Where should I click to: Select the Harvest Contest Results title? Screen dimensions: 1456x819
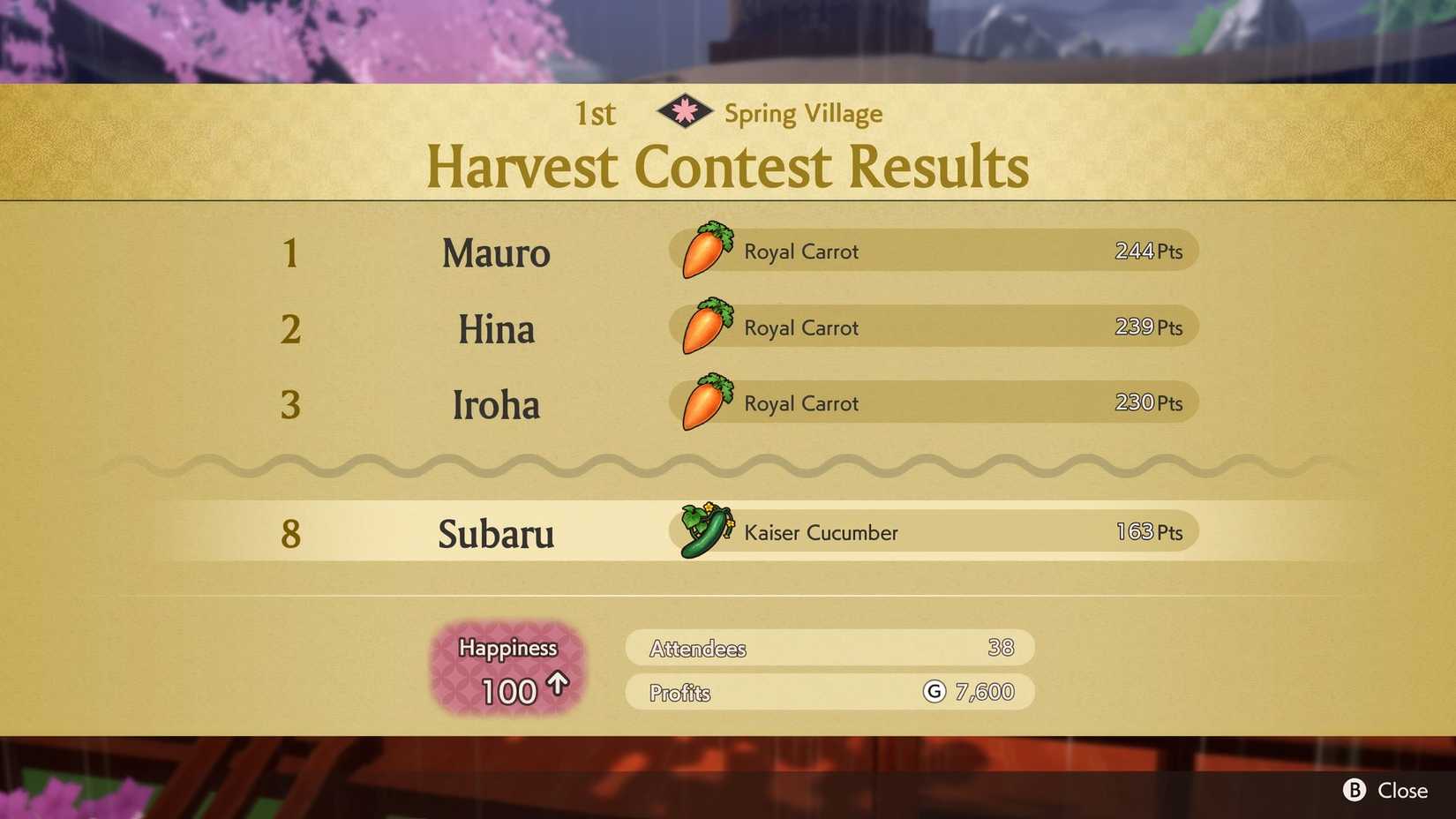pyautogui.click(x=728, y=166)
